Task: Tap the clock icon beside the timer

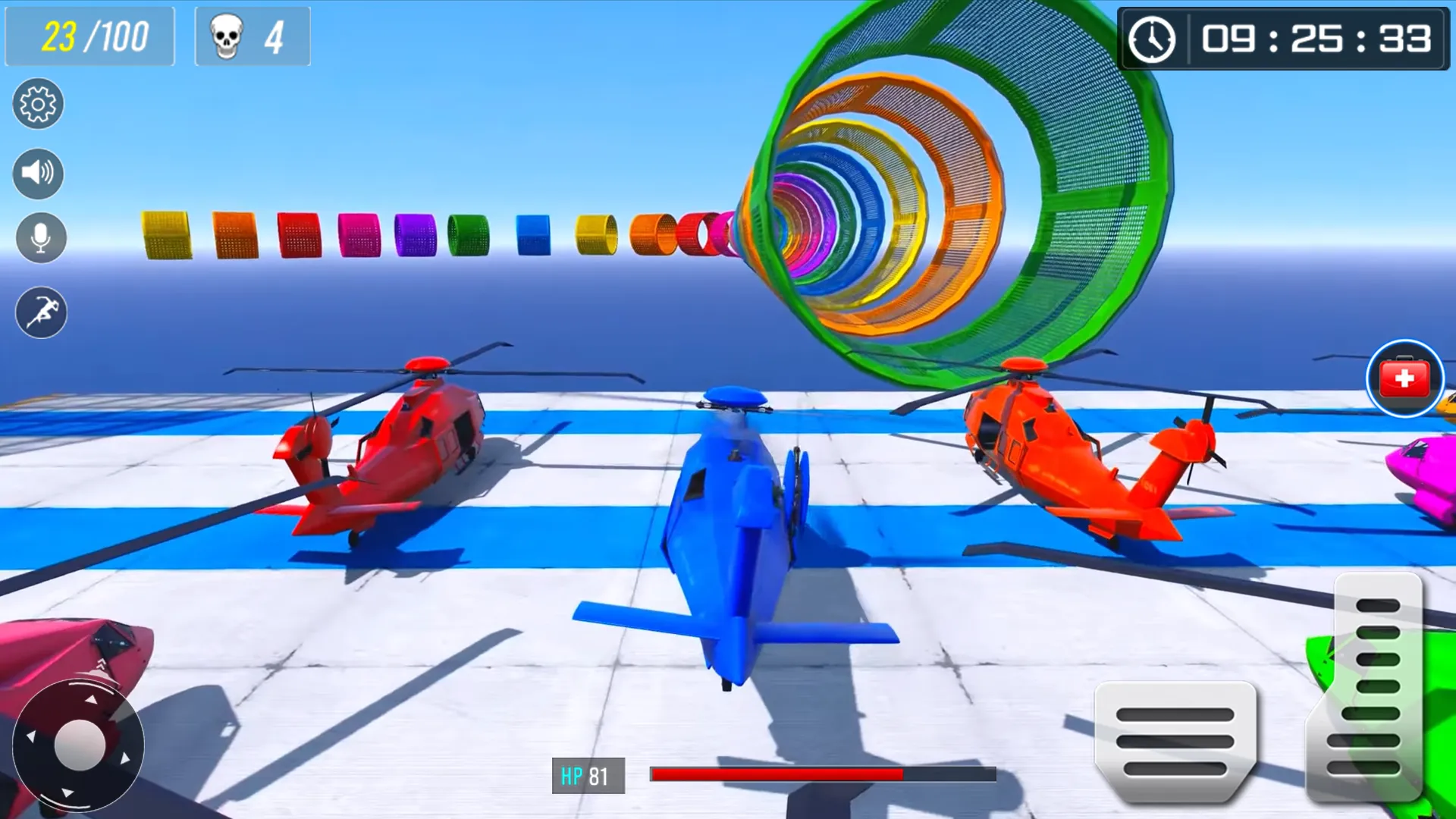Action: (1153, 40)
